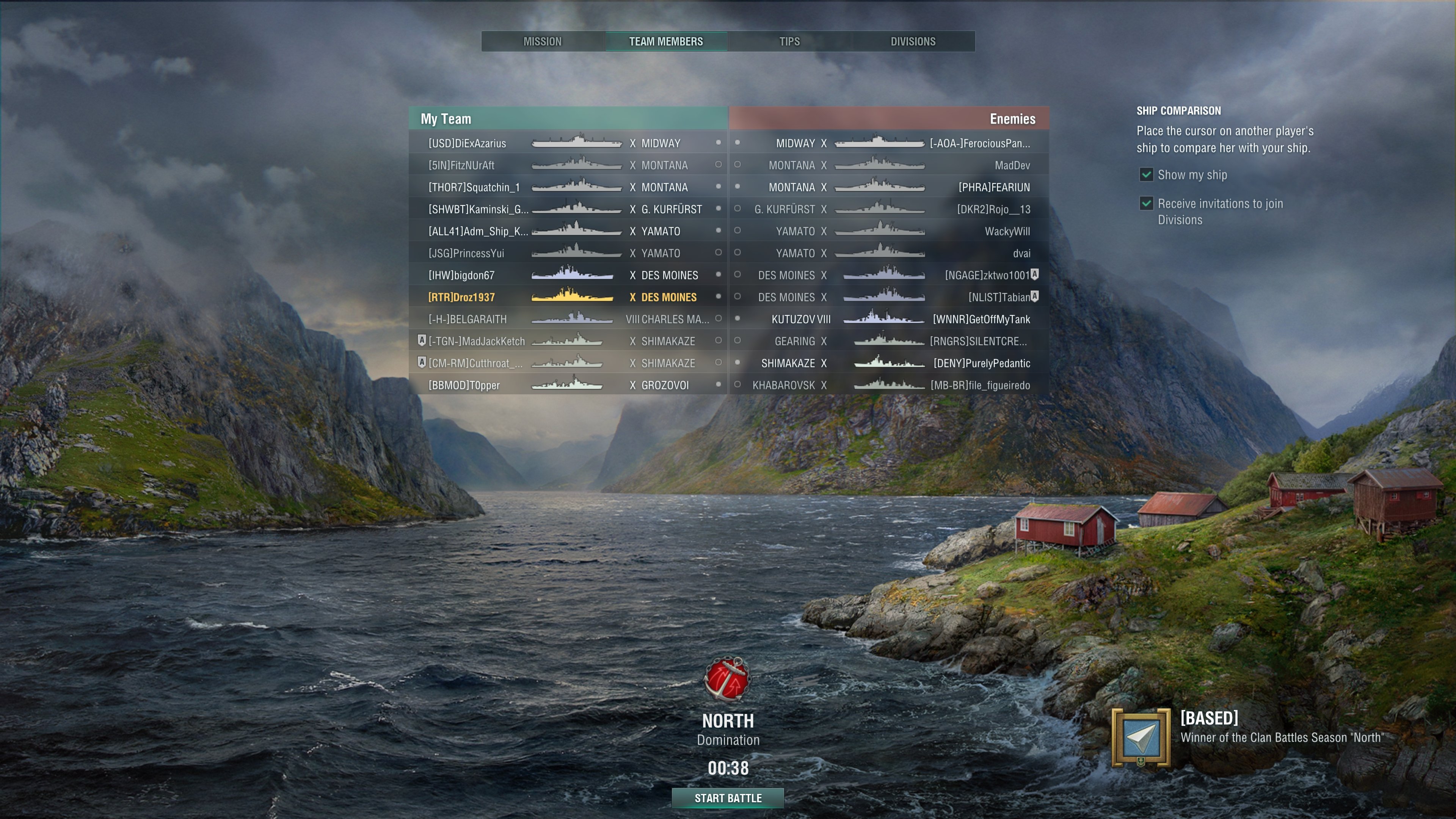1456x819 pixels.
Task: Toggle the Show my ship checkbox
Action: pyautogui.click(x=1146, y=175)
